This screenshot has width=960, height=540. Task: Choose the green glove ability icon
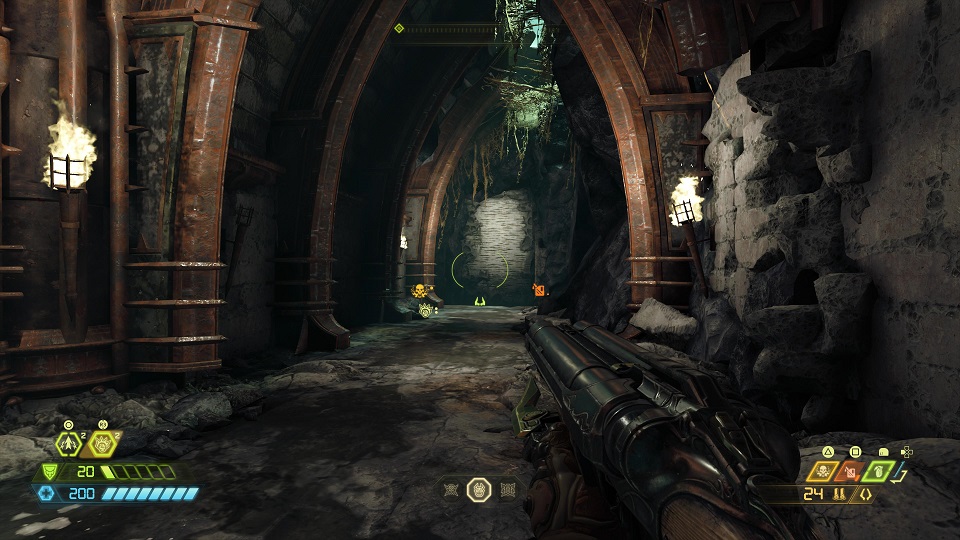pyautogui.click(x=877, y=471)
